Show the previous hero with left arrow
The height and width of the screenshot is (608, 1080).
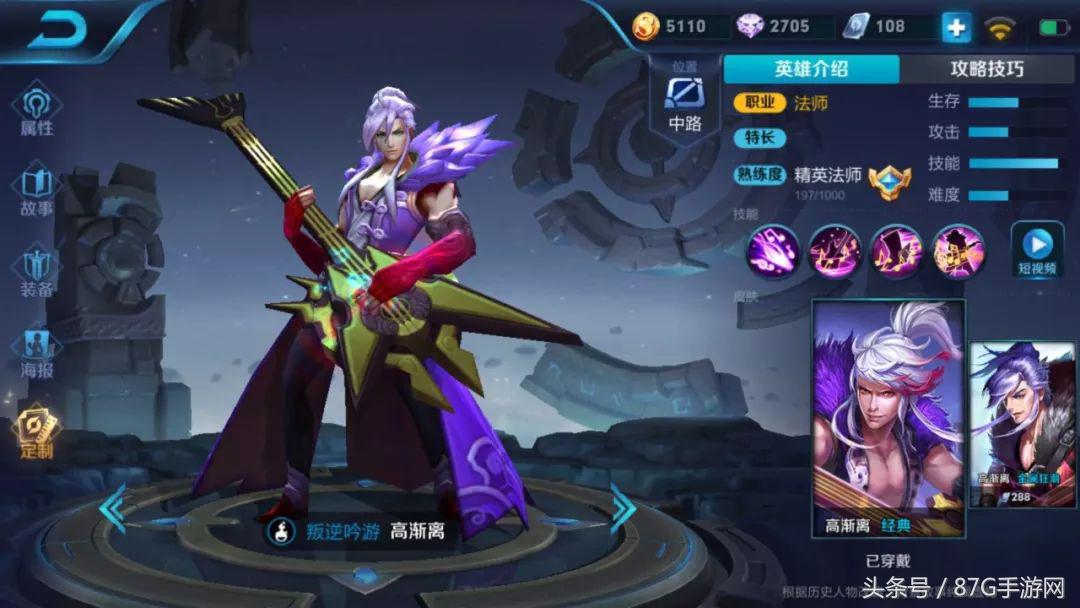tap(112, 509)
